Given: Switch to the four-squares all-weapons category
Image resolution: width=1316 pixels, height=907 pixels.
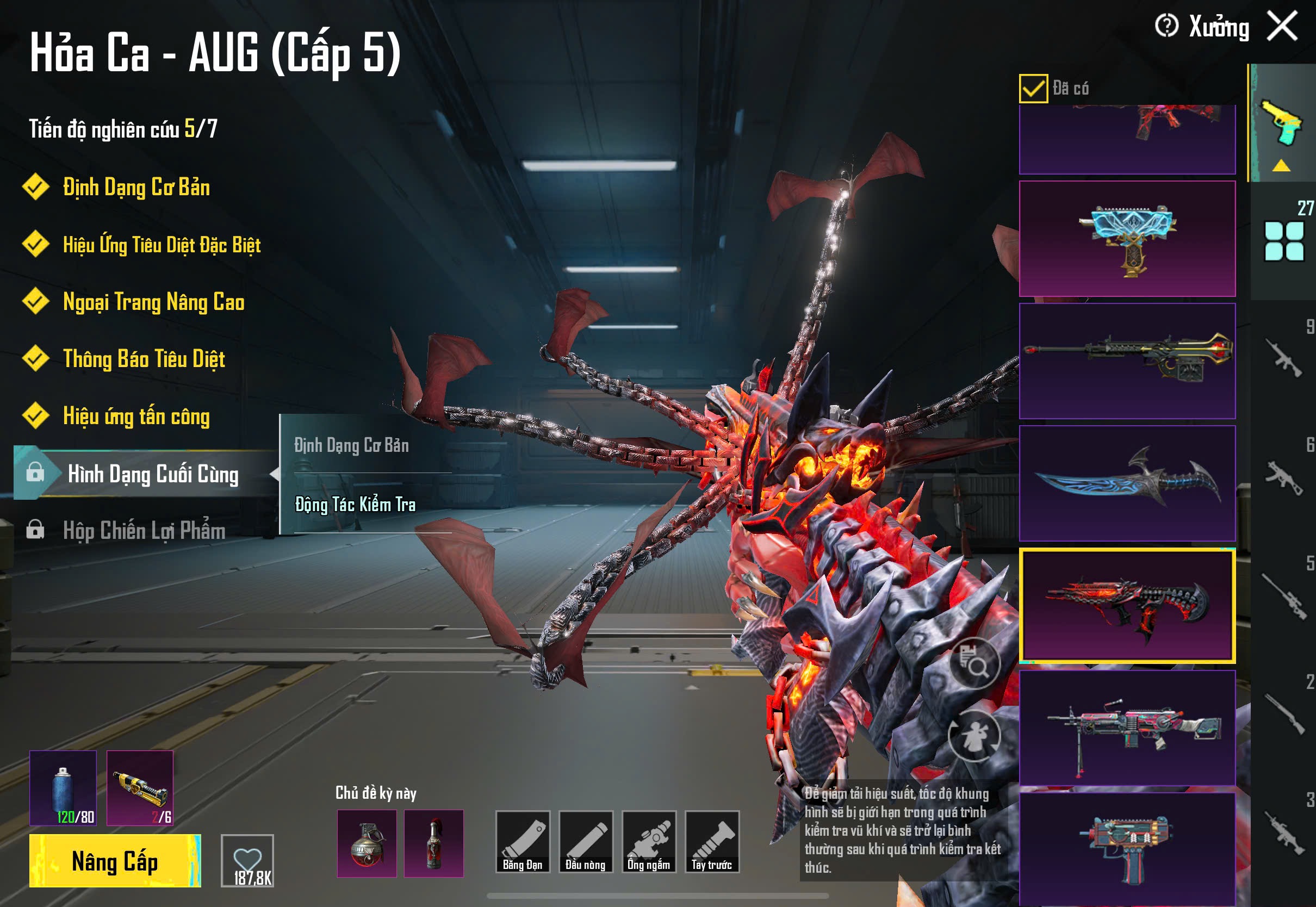Looking at the screenshot, I should [1283, 241].
